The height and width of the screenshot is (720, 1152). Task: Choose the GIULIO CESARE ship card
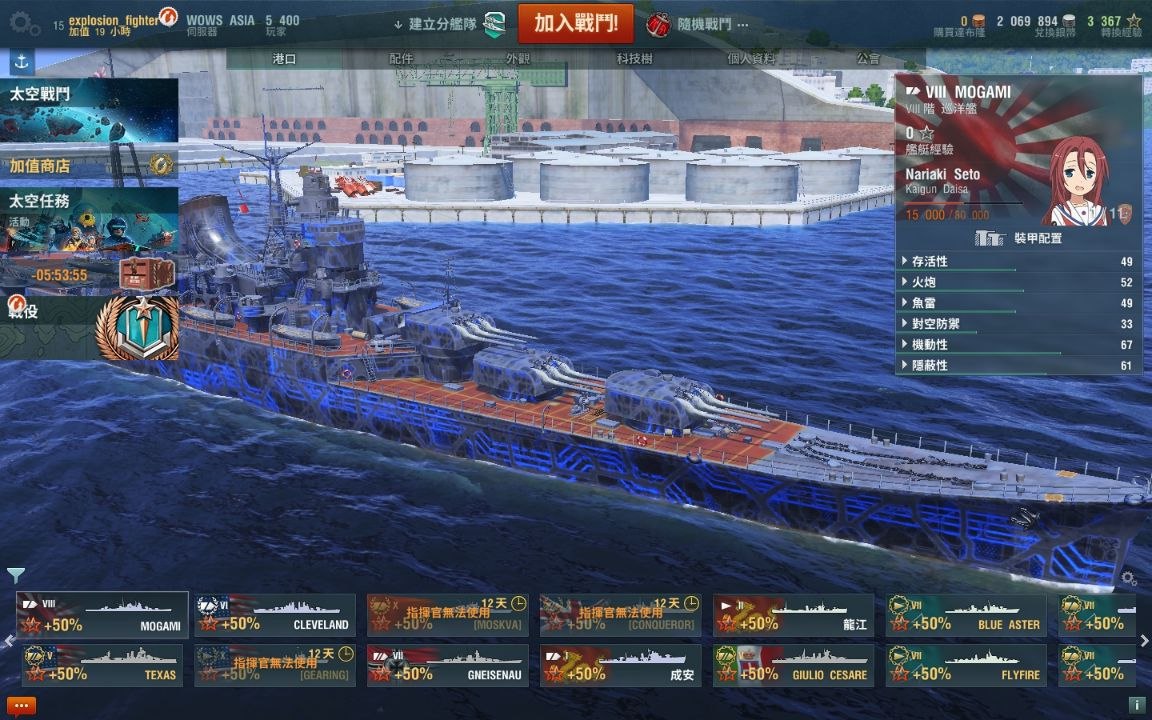tap(794, 665)
